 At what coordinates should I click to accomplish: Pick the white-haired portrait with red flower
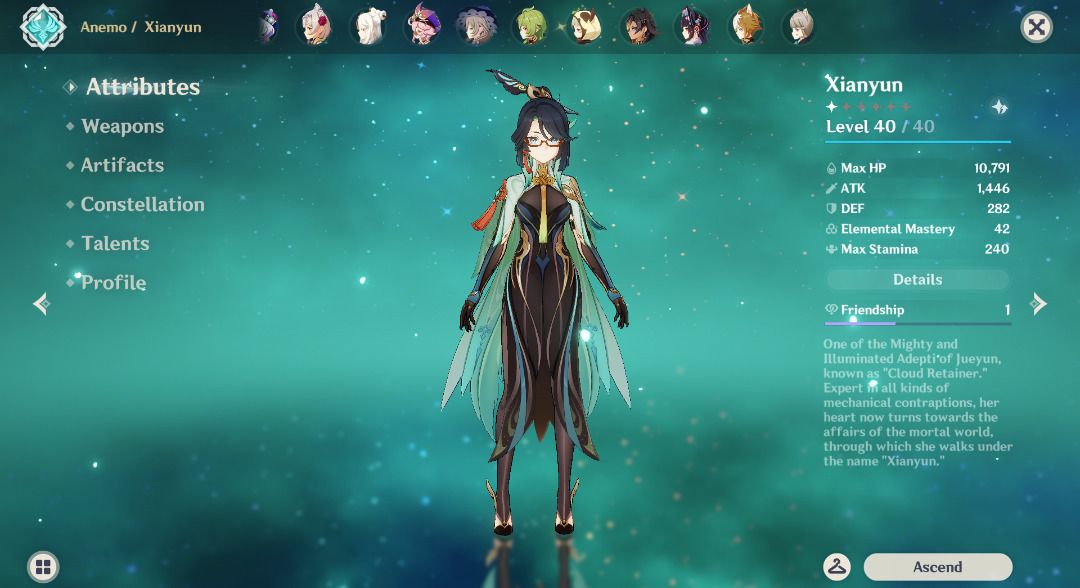[x=316, y=26]
